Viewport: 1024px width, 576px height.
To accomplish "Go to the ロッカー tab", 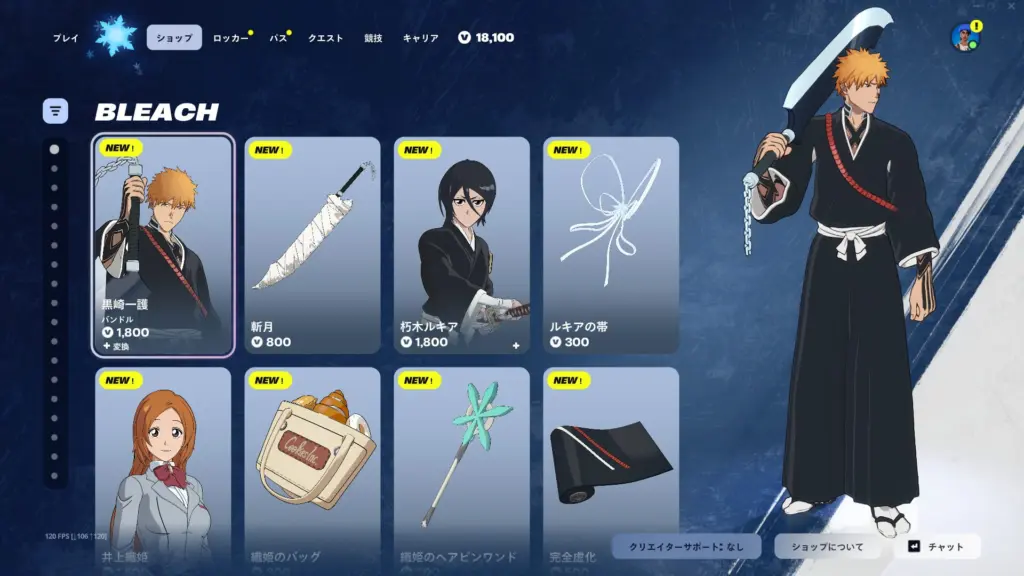I will point(229,38).
